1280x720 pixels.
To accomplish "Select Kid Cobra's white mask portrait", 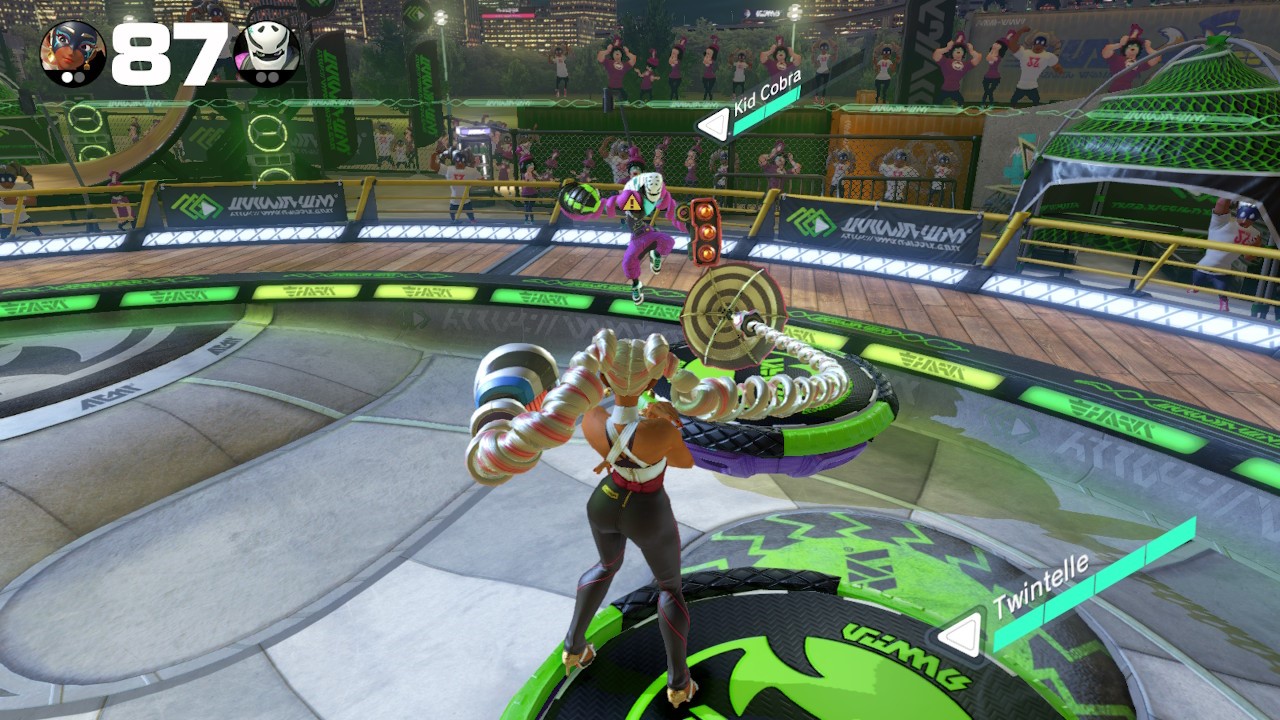I will click(267, 53).
